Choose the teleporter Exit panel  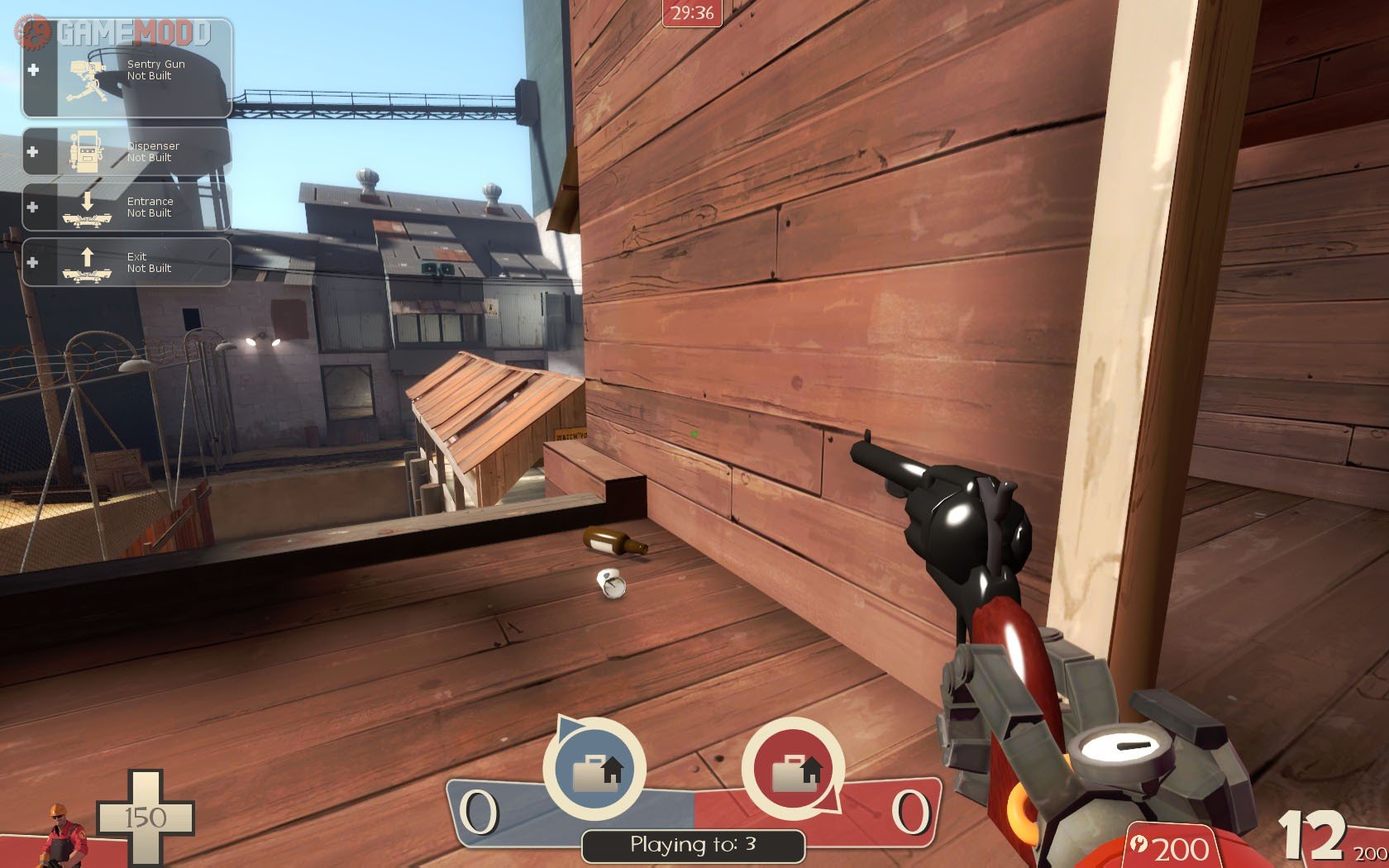click(x=126, y=262)
